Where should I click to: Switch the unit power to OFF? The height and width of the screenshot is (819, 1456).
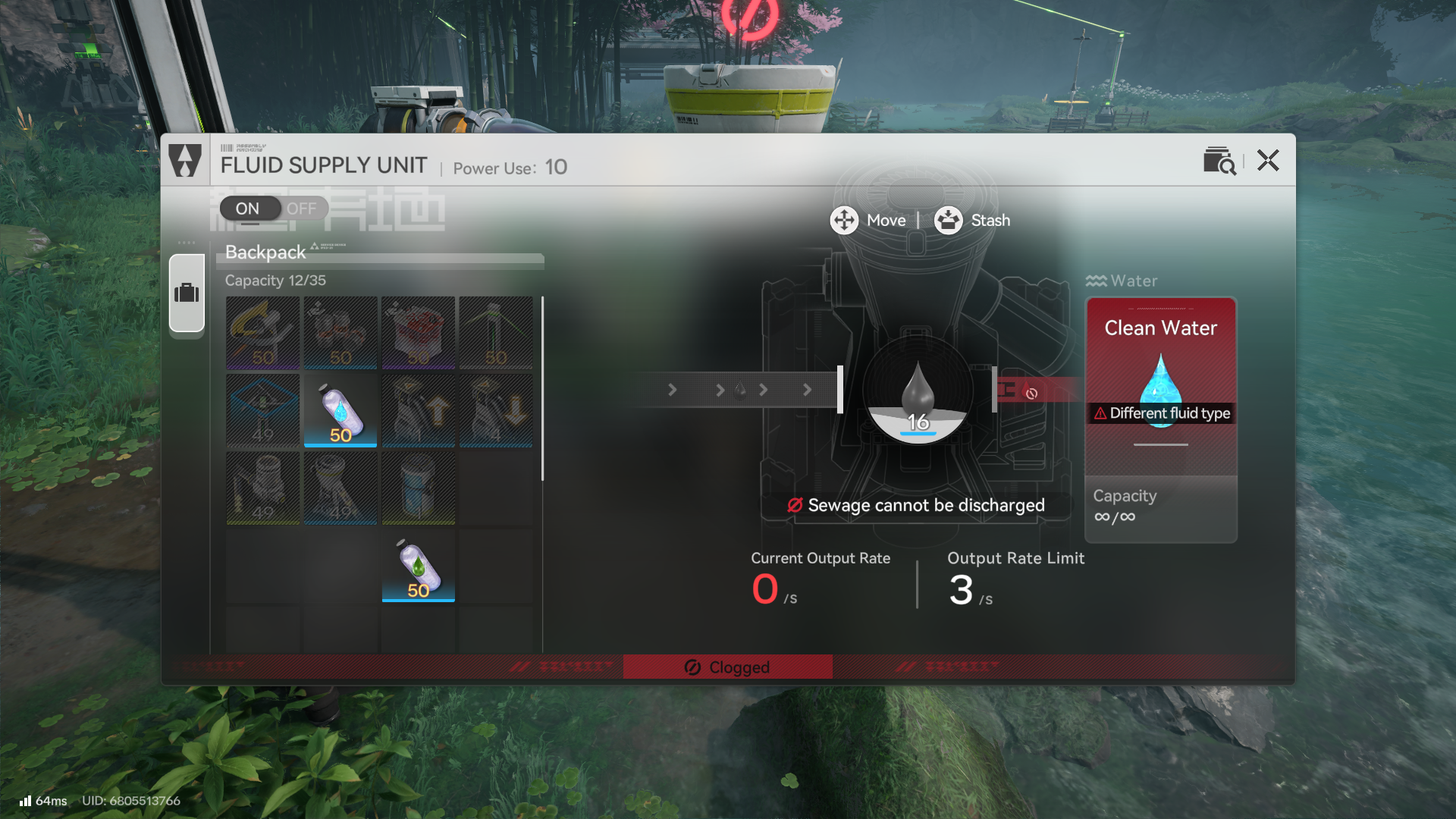coord(302,209)
